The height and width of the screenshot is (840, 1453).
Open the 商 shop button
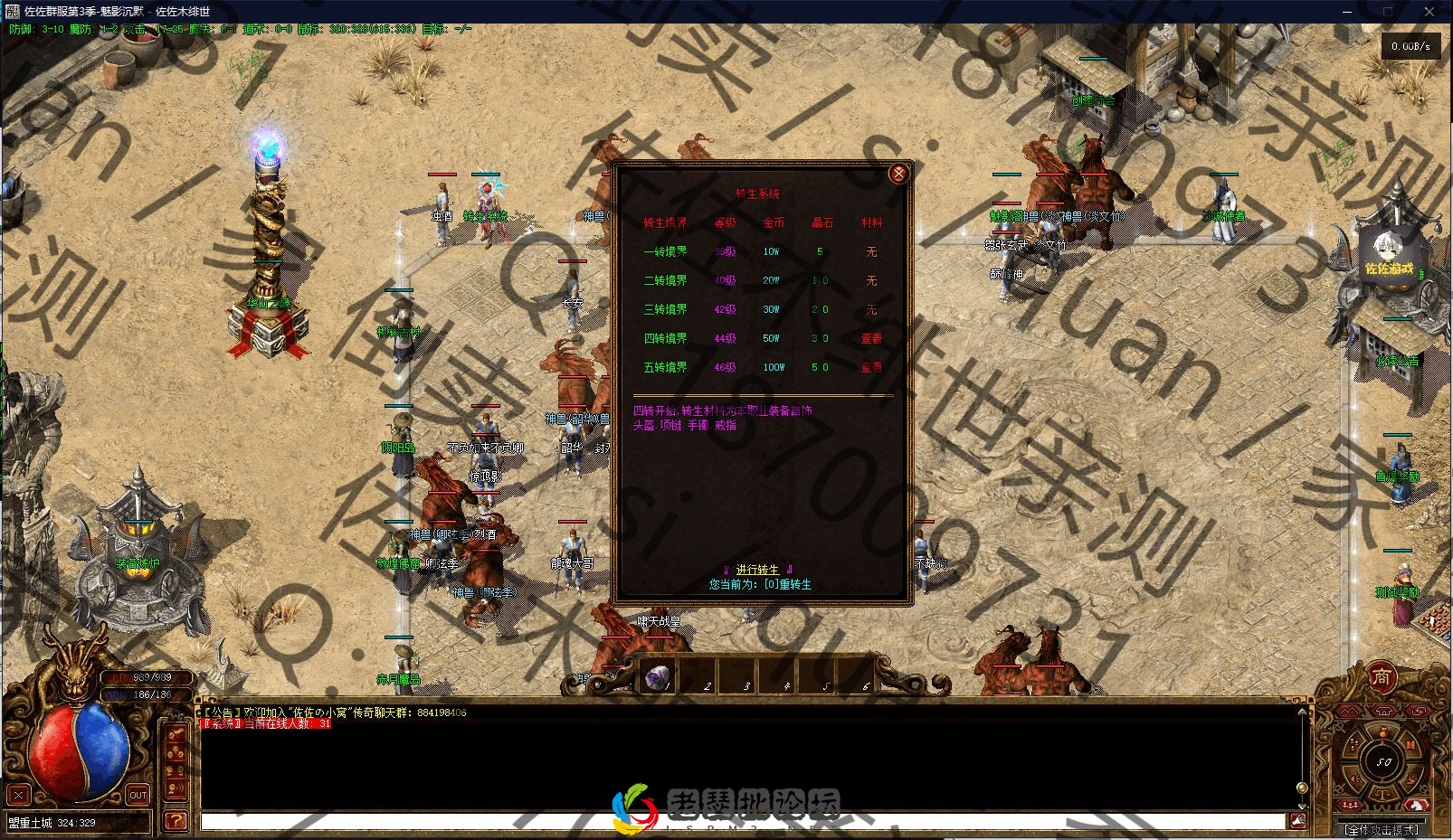[1382, 678]
